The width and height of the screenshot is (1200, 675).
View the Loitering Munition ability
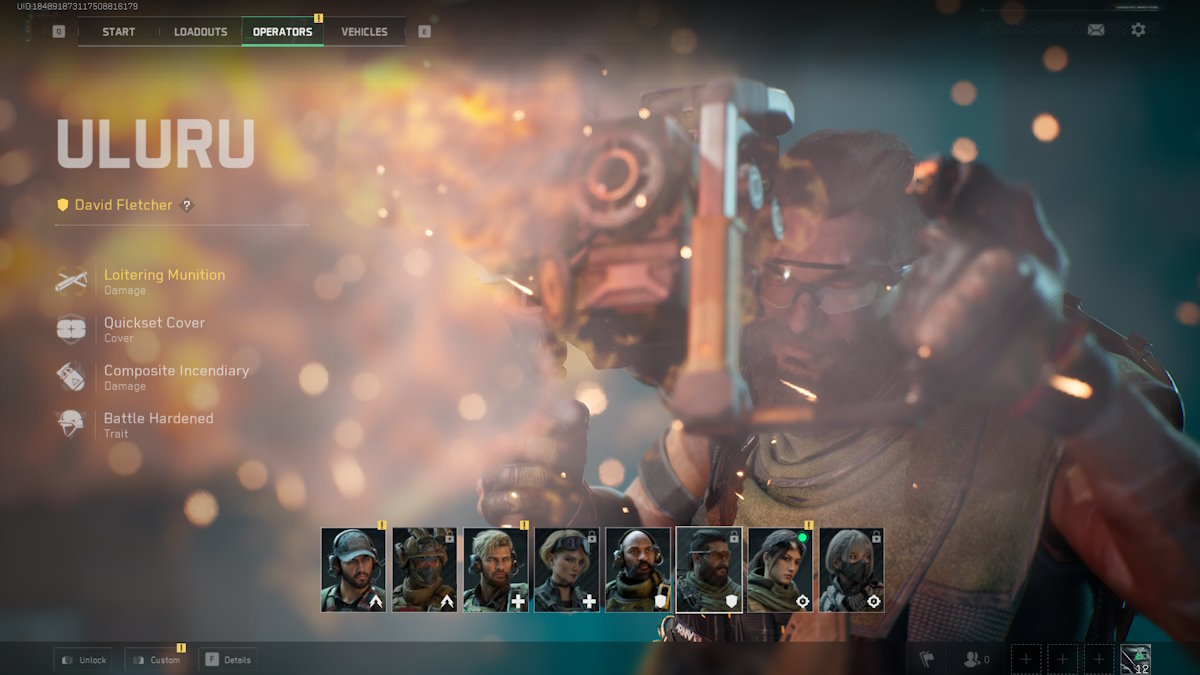[164, 275]
